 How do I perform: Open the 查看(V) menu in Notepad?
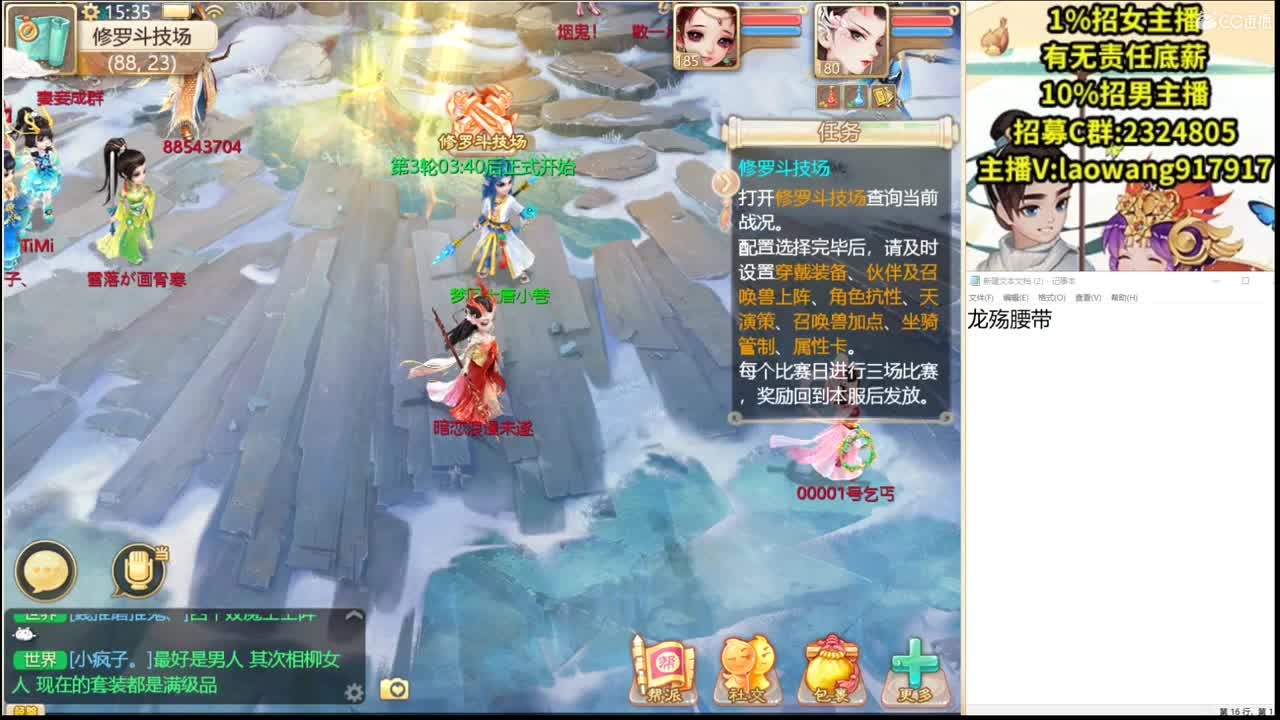(1088, 297)
